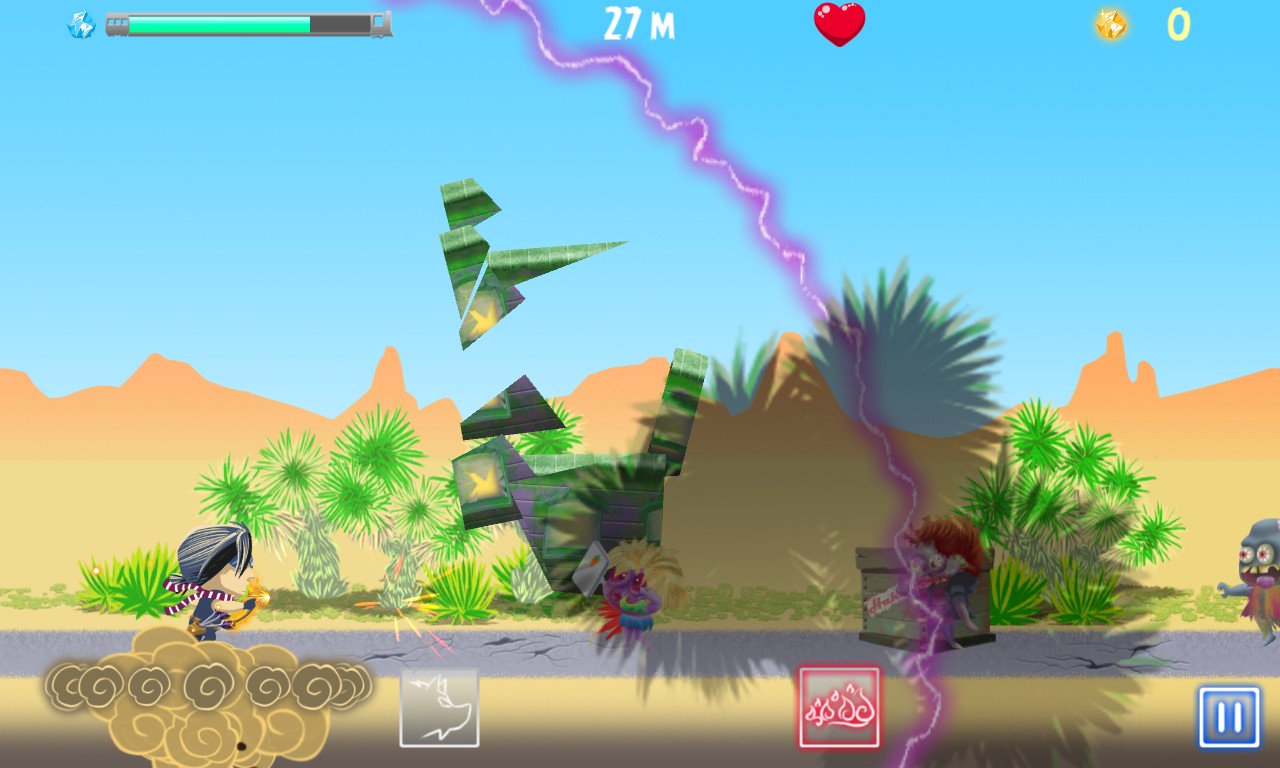
Task: Trigger the grey wolf head ability
Action: coord(440,708)
